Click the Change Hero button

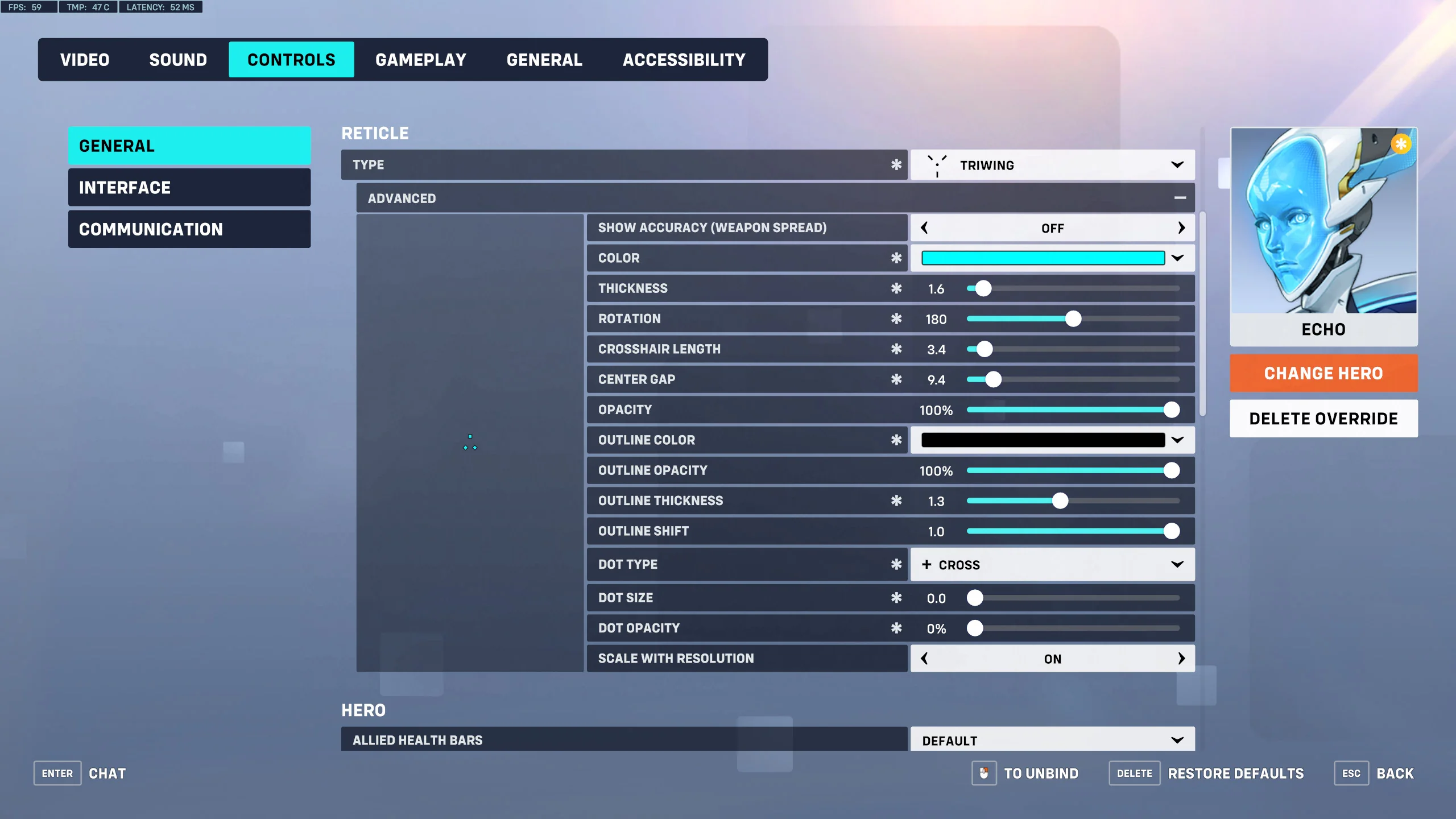click(x=1323, y=373)
